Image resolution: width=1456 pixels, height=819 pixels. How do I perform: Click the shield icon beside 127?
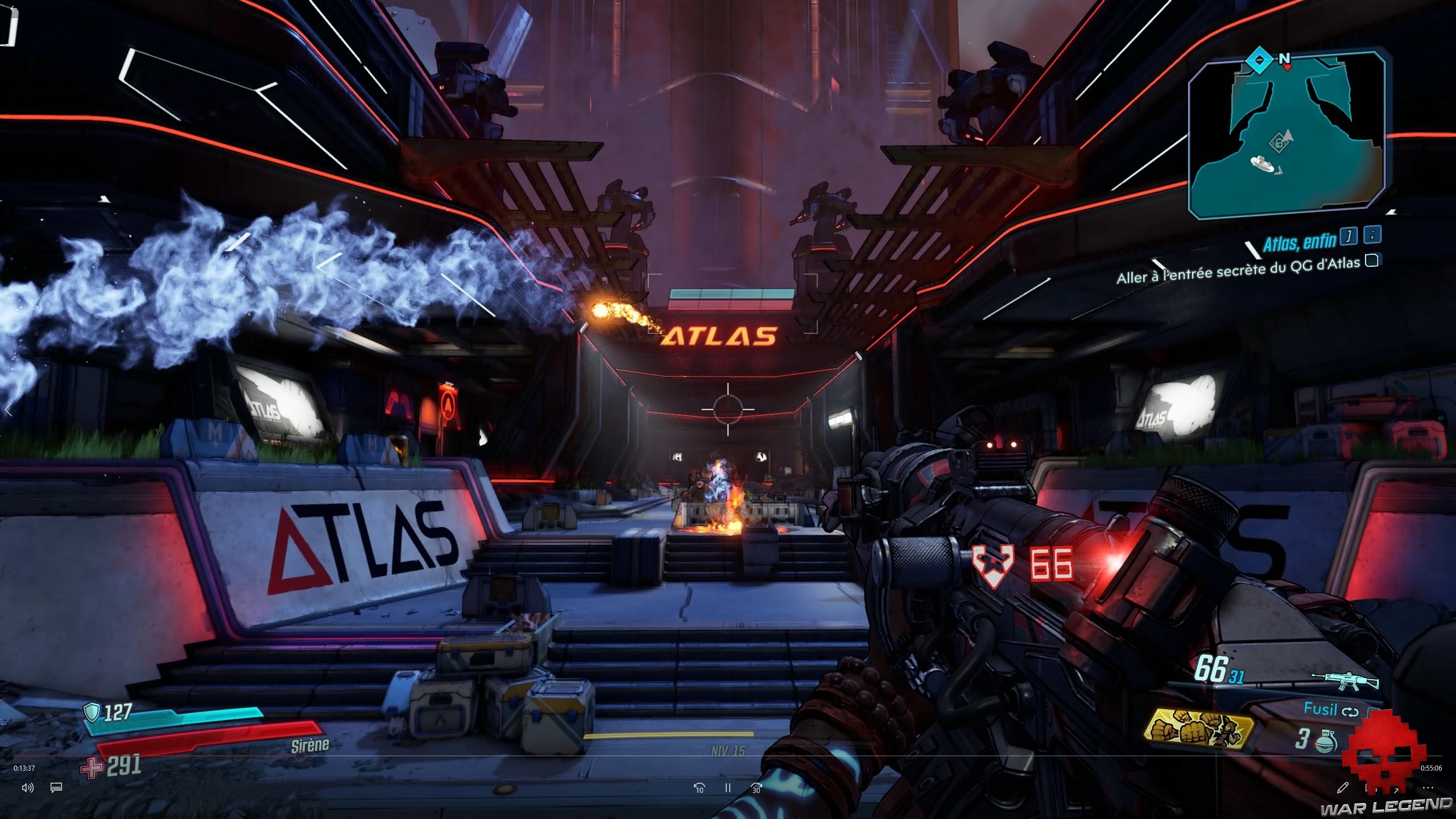pyautogui.click(x=92, y=712)
